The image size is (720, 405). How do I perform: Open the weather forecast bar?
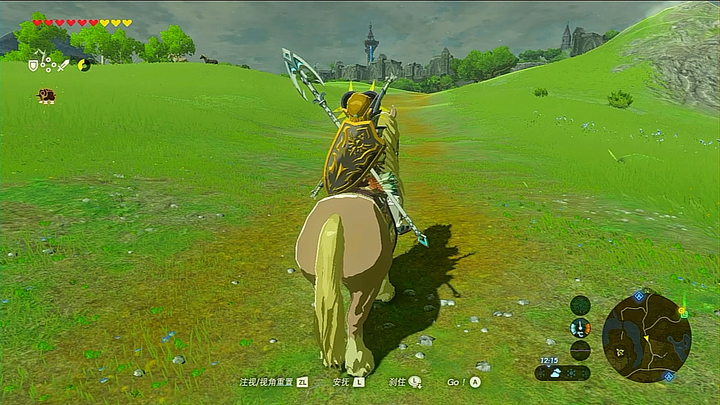[562, 373]
